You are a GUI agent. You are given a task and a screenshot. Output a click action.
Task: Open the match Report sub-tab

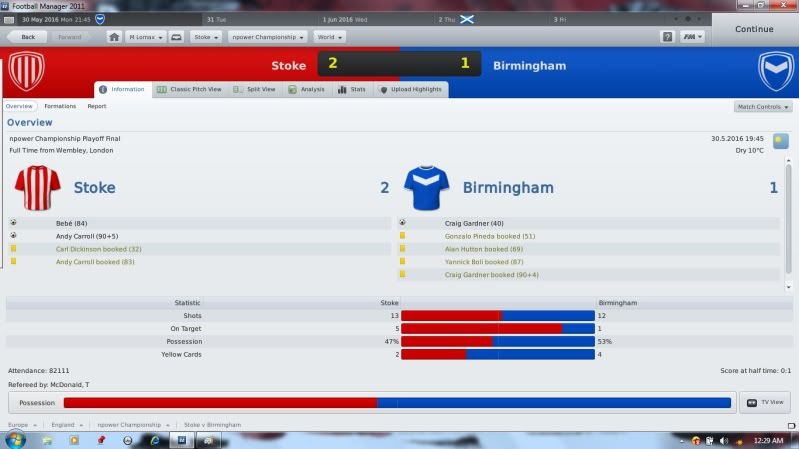point(97,106)
